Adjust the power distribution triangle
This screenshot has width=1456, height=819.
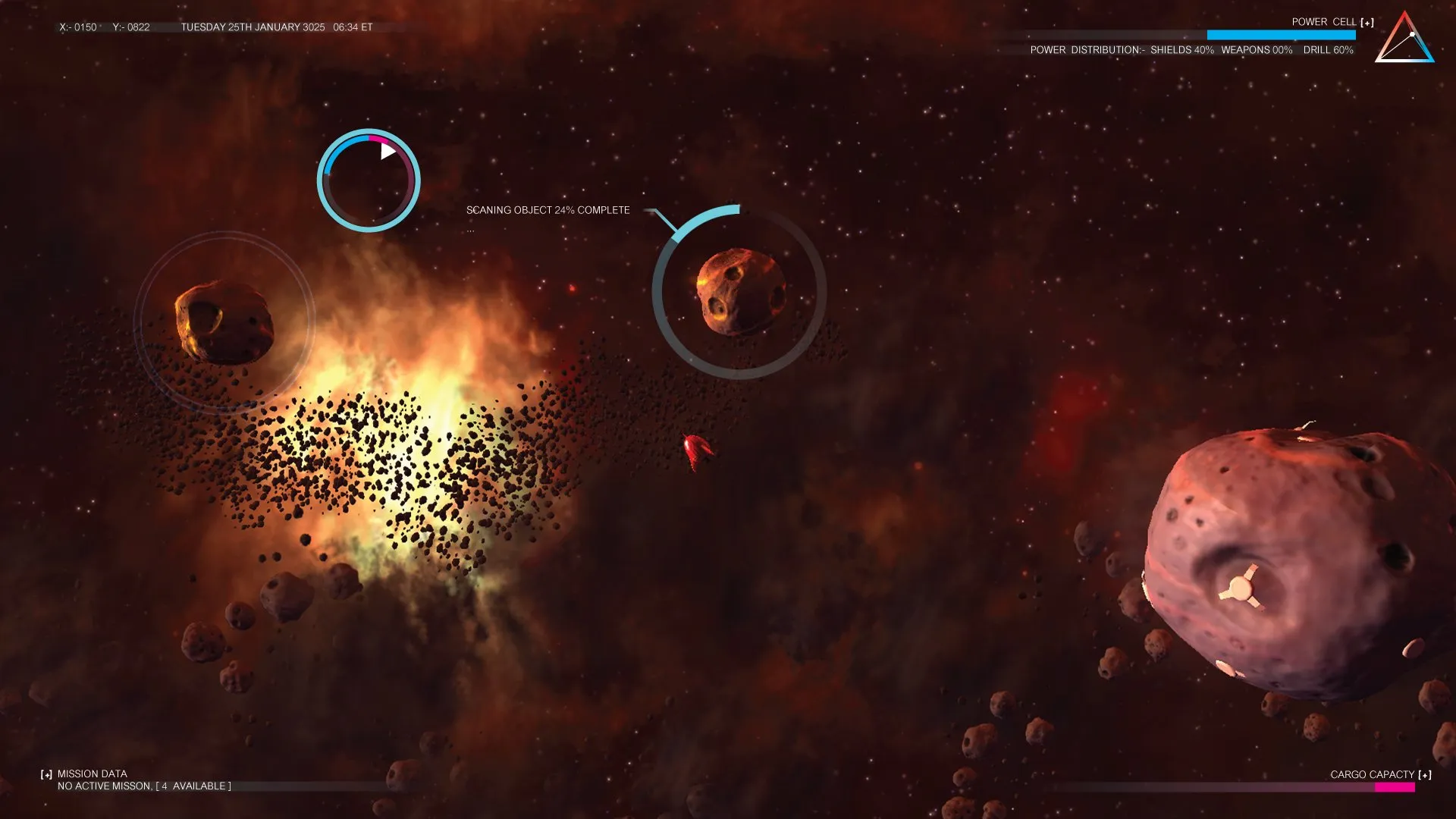[x=1404, y=39]
